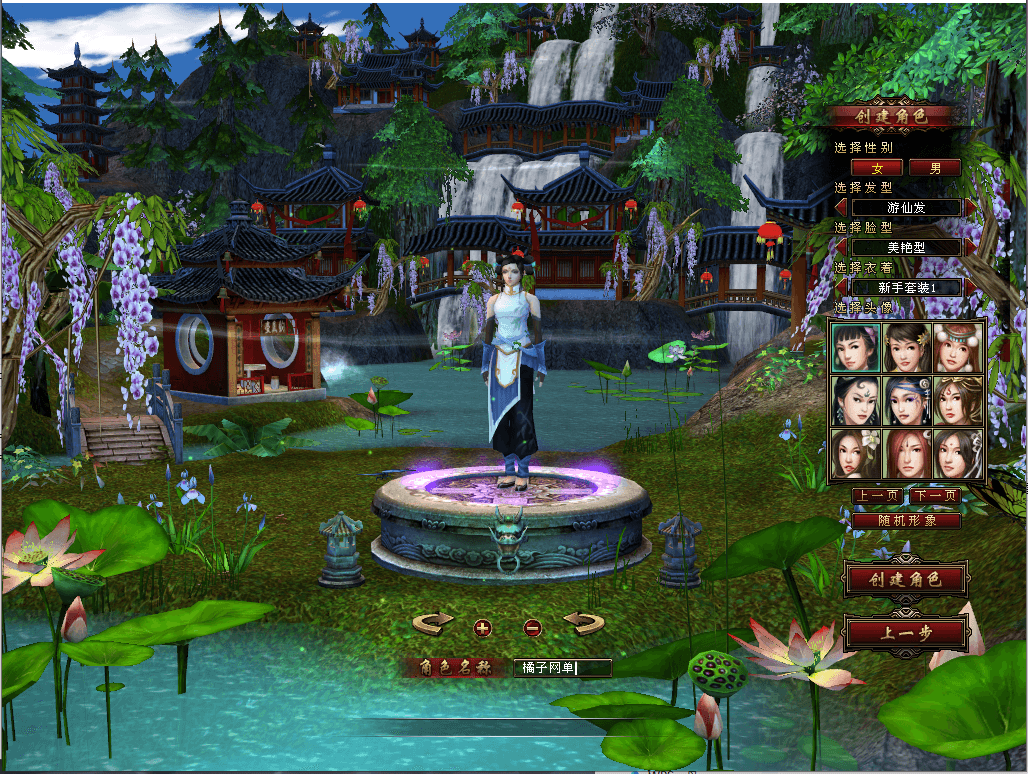The image size is (1028, 774).
Task: Select the previous outfit before 新手套装1
Action: (x=841, y=288)
